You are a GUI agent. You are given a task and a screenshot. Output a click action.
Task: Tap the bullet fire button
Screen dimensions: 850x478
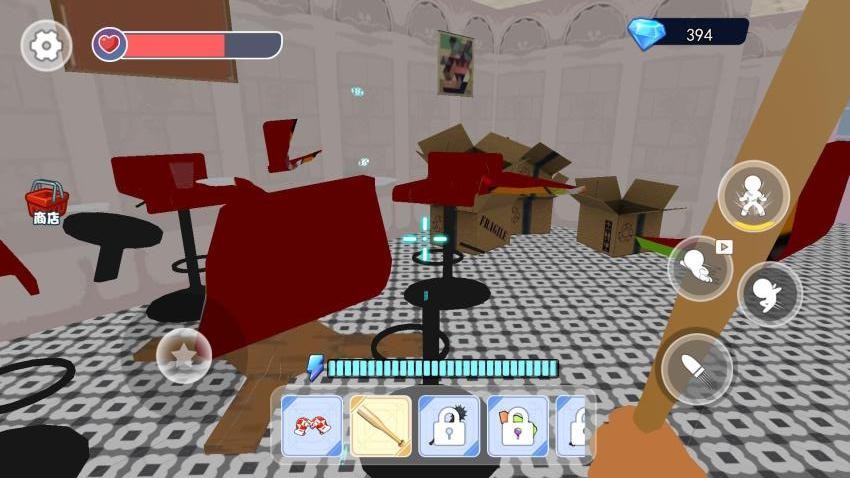pyautogui.click(x=697, y=368)
